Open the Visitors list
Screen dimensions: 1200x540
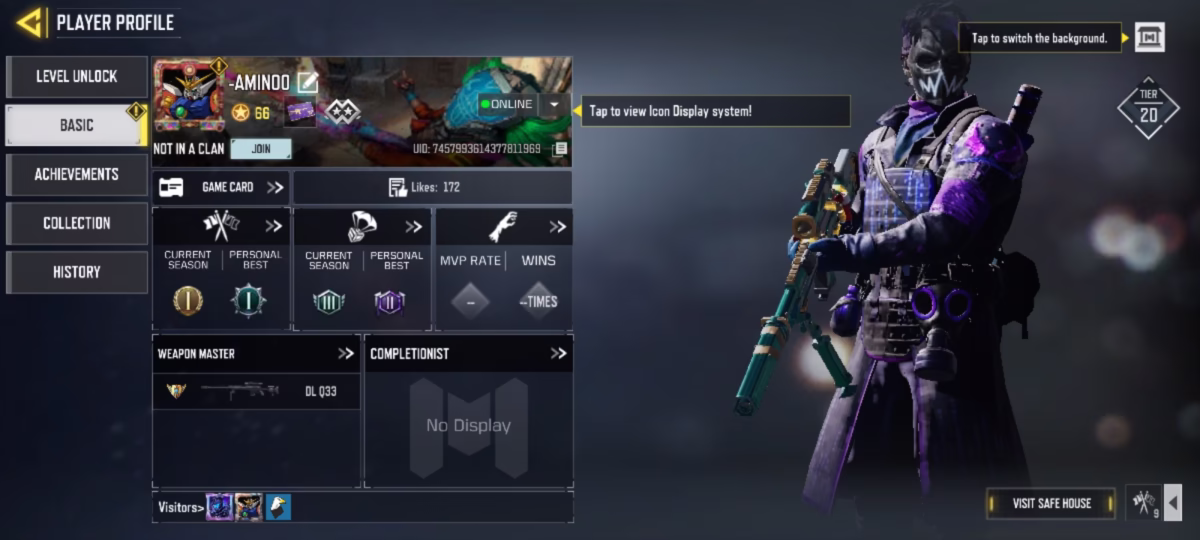(181, 507)
